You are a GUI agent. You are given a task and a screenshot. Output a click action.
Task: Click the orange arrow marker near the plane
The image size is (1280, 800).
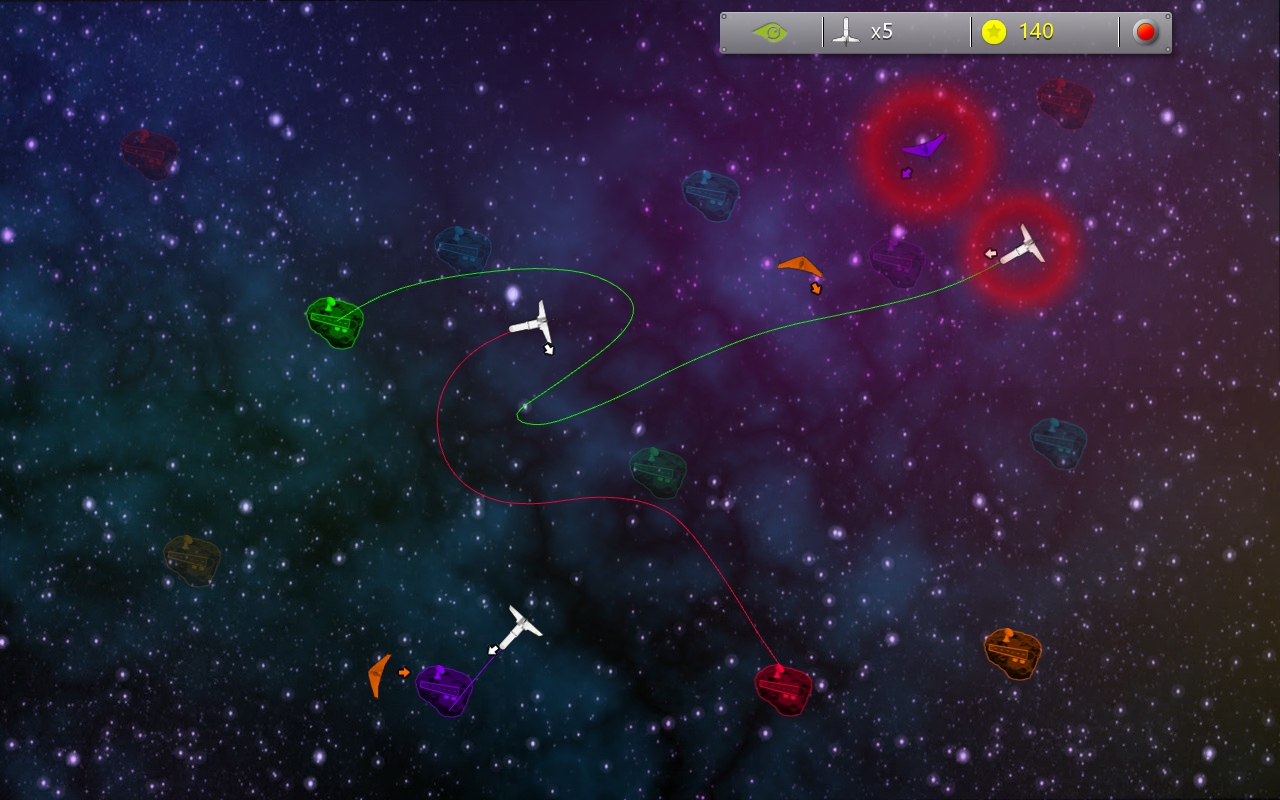818,287
